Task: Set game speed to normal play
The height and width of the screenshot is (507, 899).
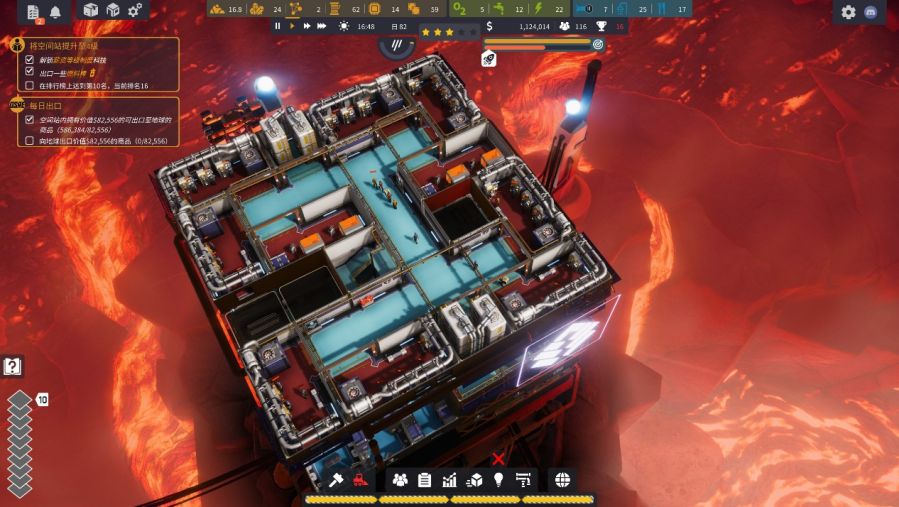Action: 292,26
